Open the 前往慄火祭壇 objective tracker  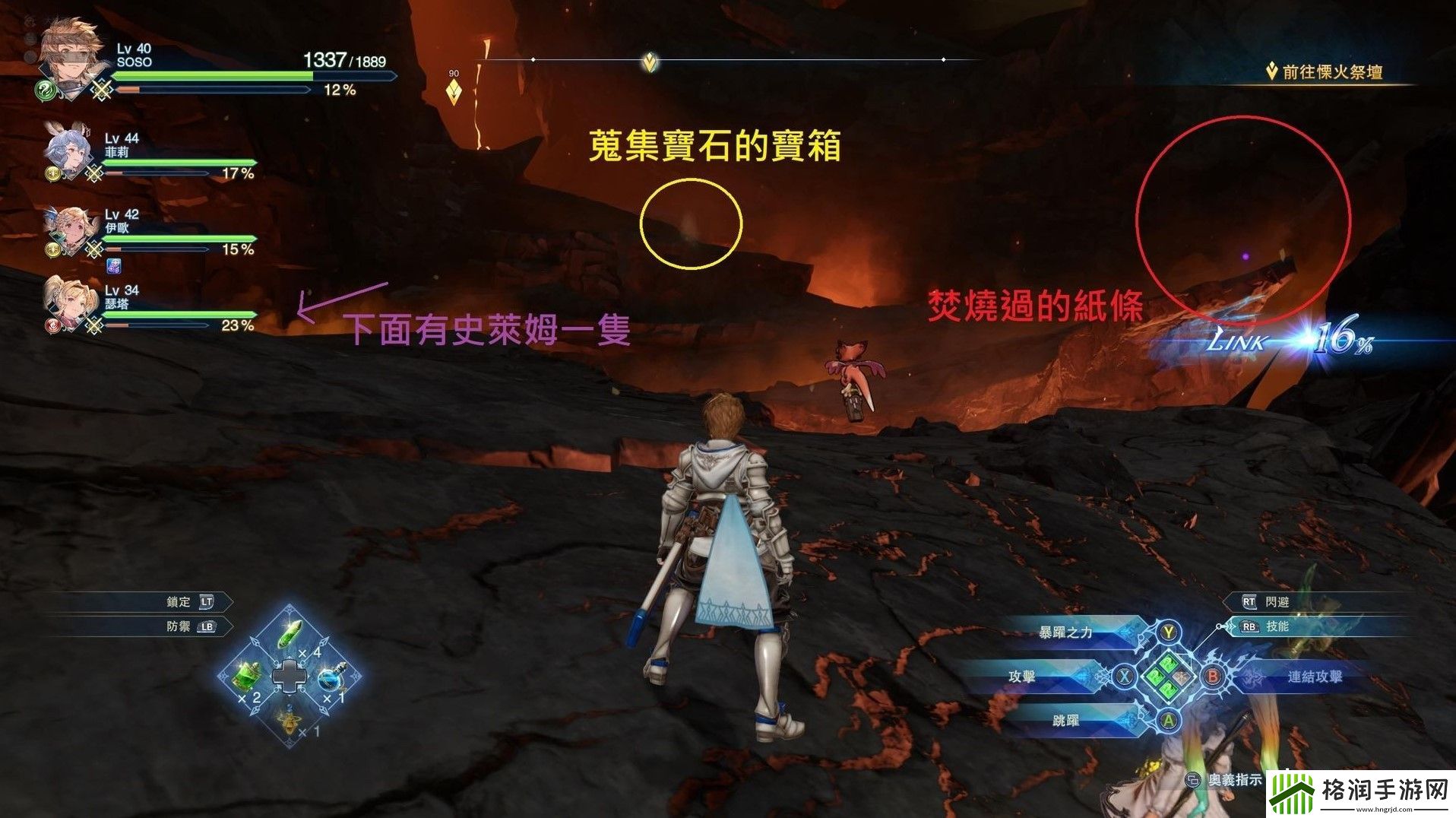click(1331, 72)
